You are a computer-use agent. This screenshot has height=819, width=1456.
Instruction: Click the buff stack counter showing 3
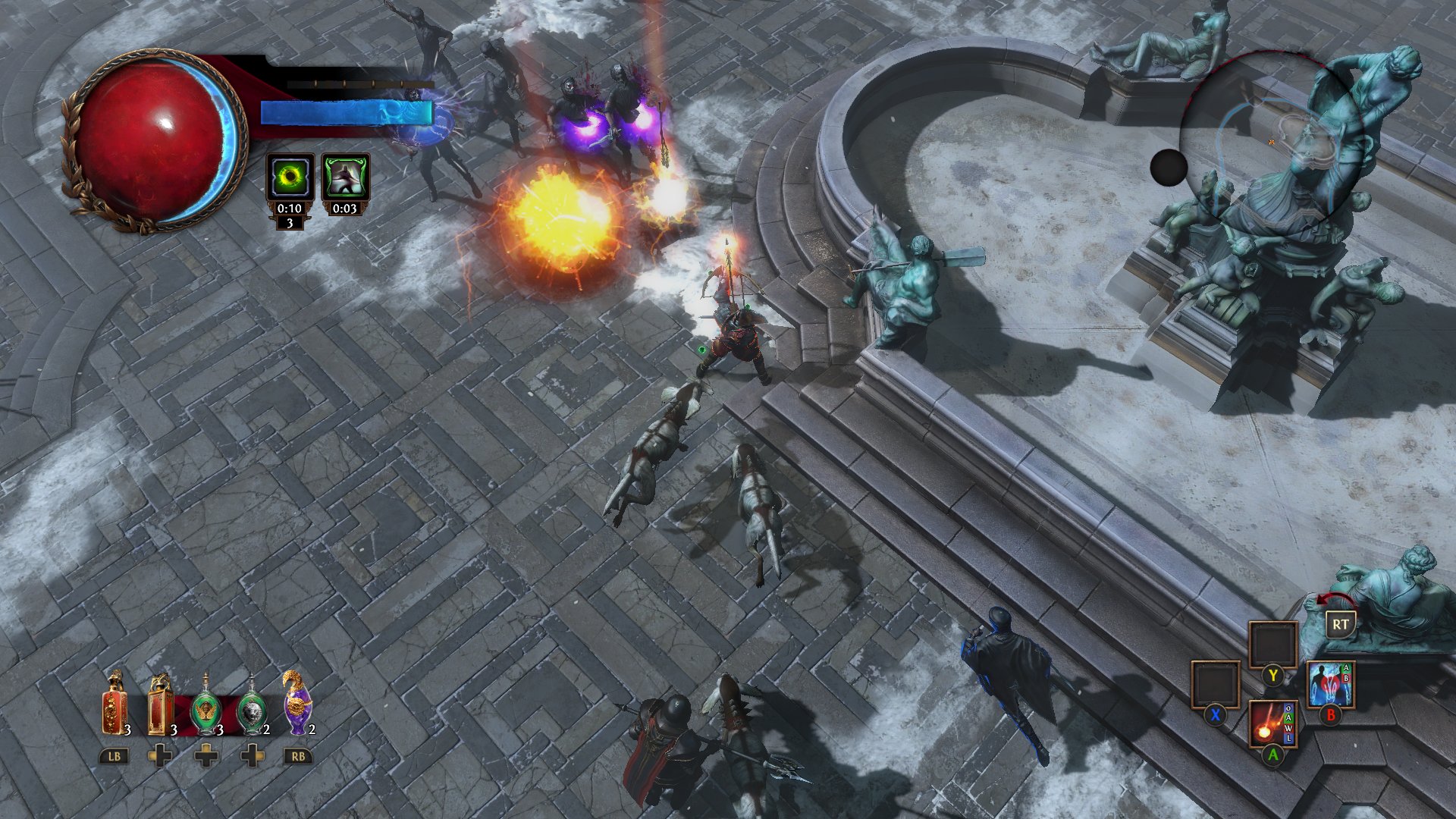click(290, 224)
